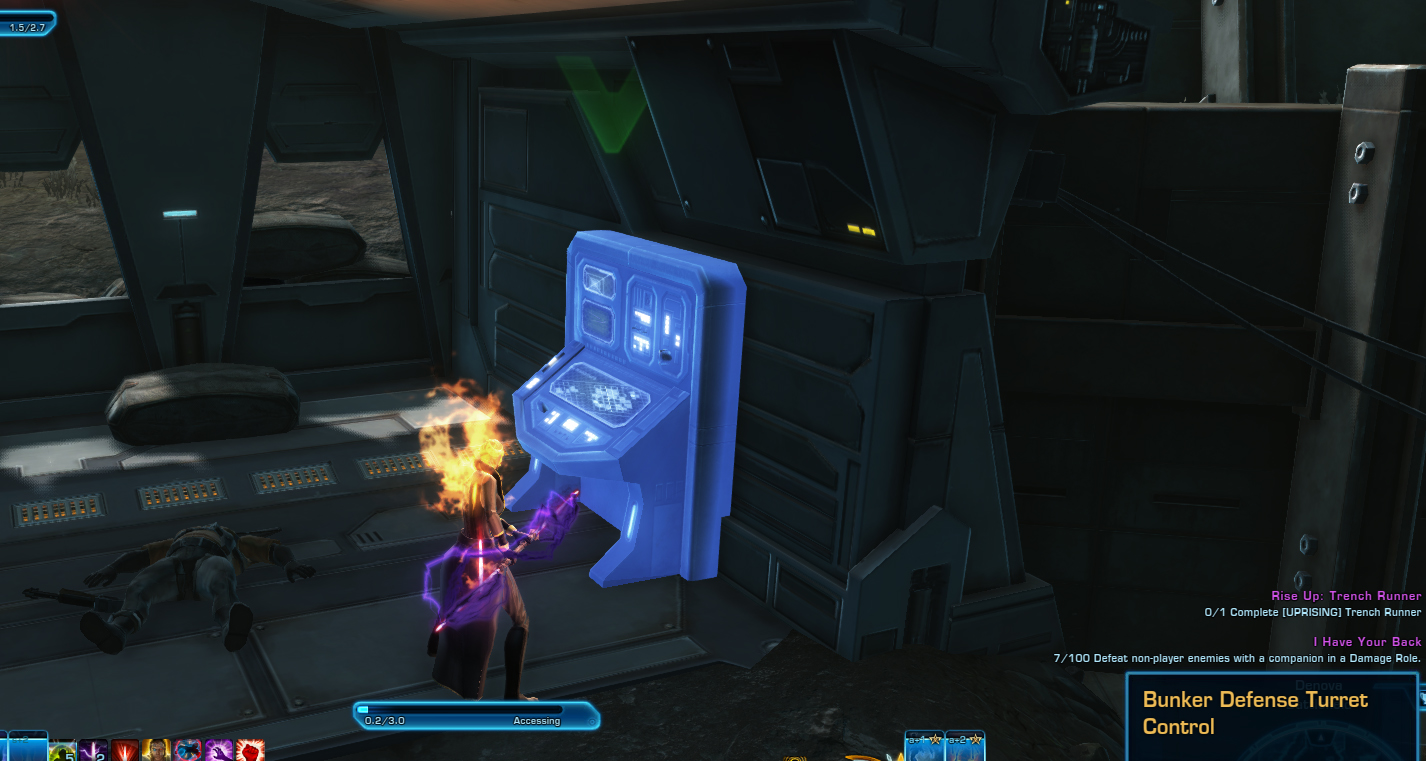Select the quickbar slot labeled a+2
1426x761 pixels.
coord(965,747)
